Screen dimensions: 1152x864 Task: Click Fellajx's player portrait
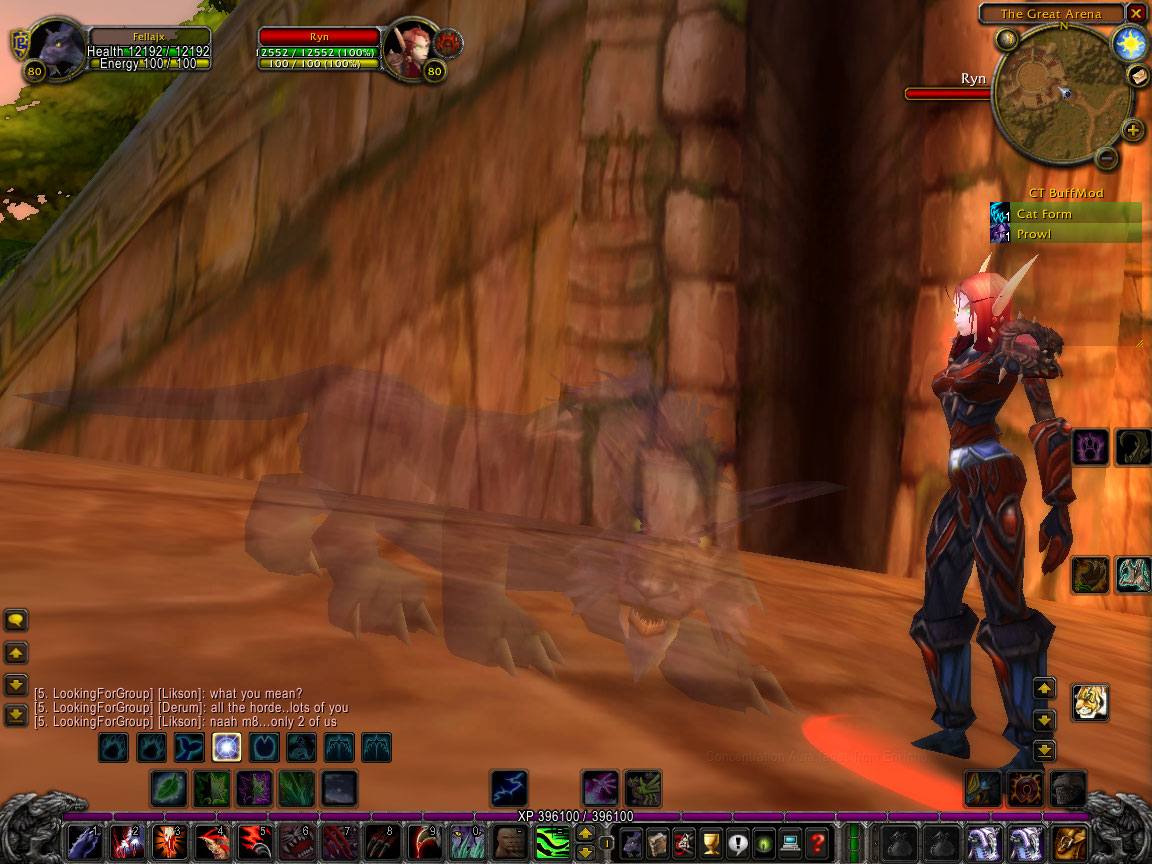(54, 48)
